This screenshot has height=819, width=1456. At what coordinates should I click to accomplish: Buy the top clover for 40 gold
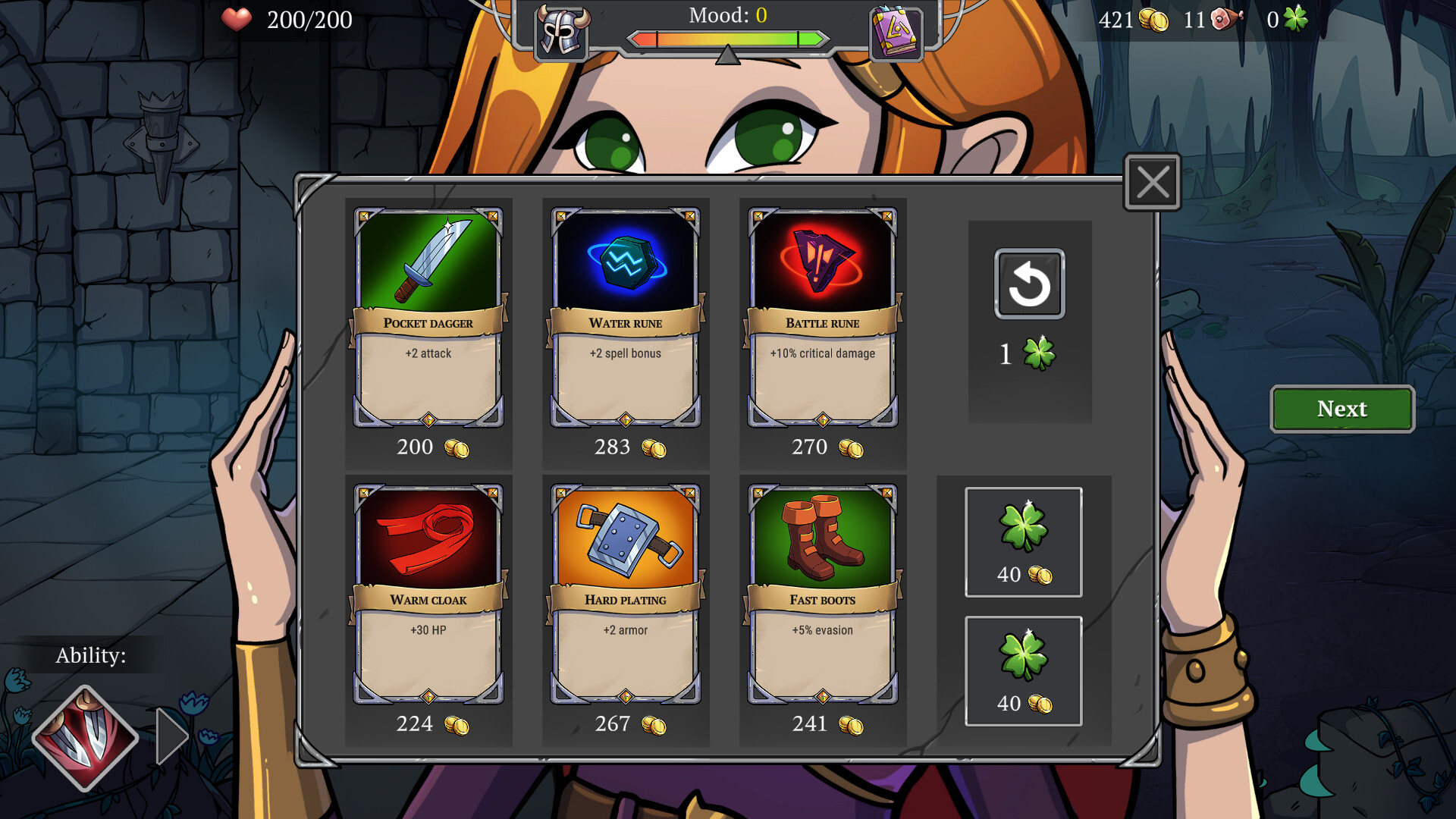coord(1023,540)
